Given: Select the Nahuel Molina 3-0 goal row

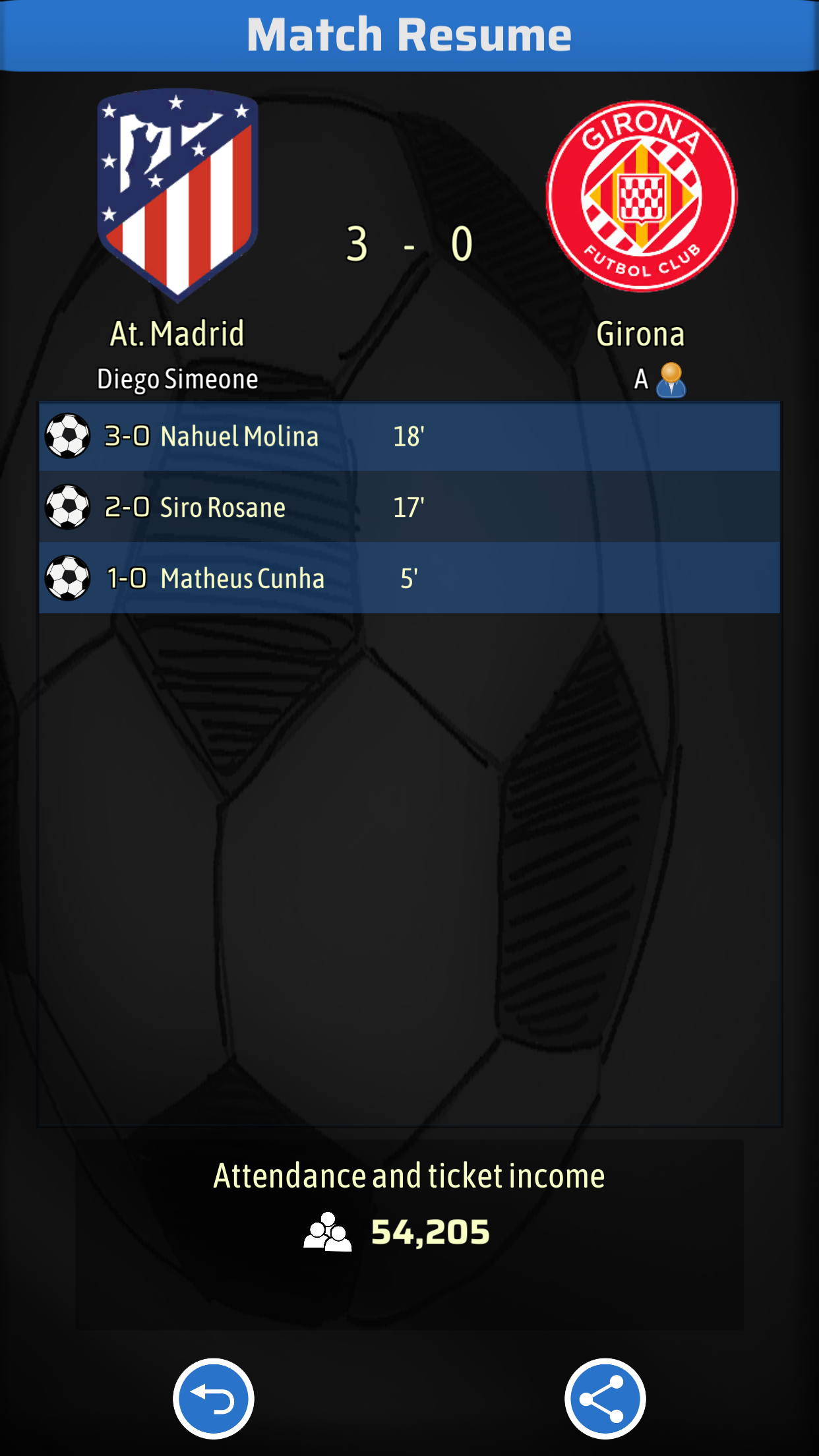Looking at the screenshot, I should pyautogui.click(x=409, y=437).
